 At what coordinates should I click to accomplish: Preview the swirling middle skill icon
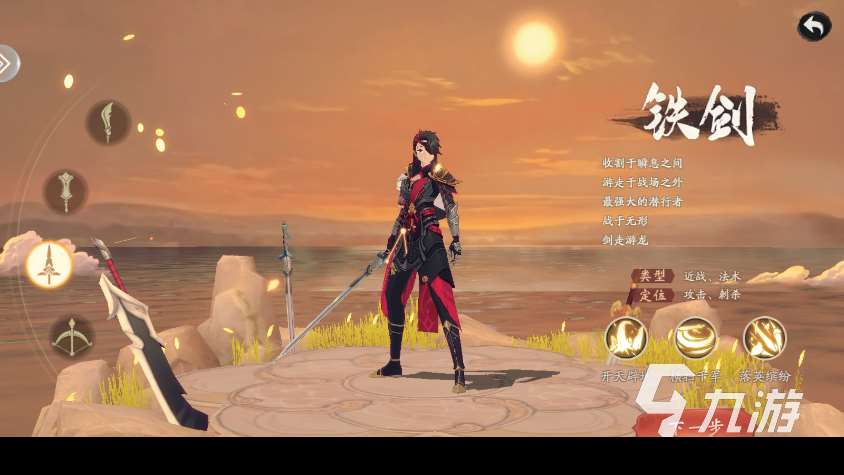coord(695,338)
